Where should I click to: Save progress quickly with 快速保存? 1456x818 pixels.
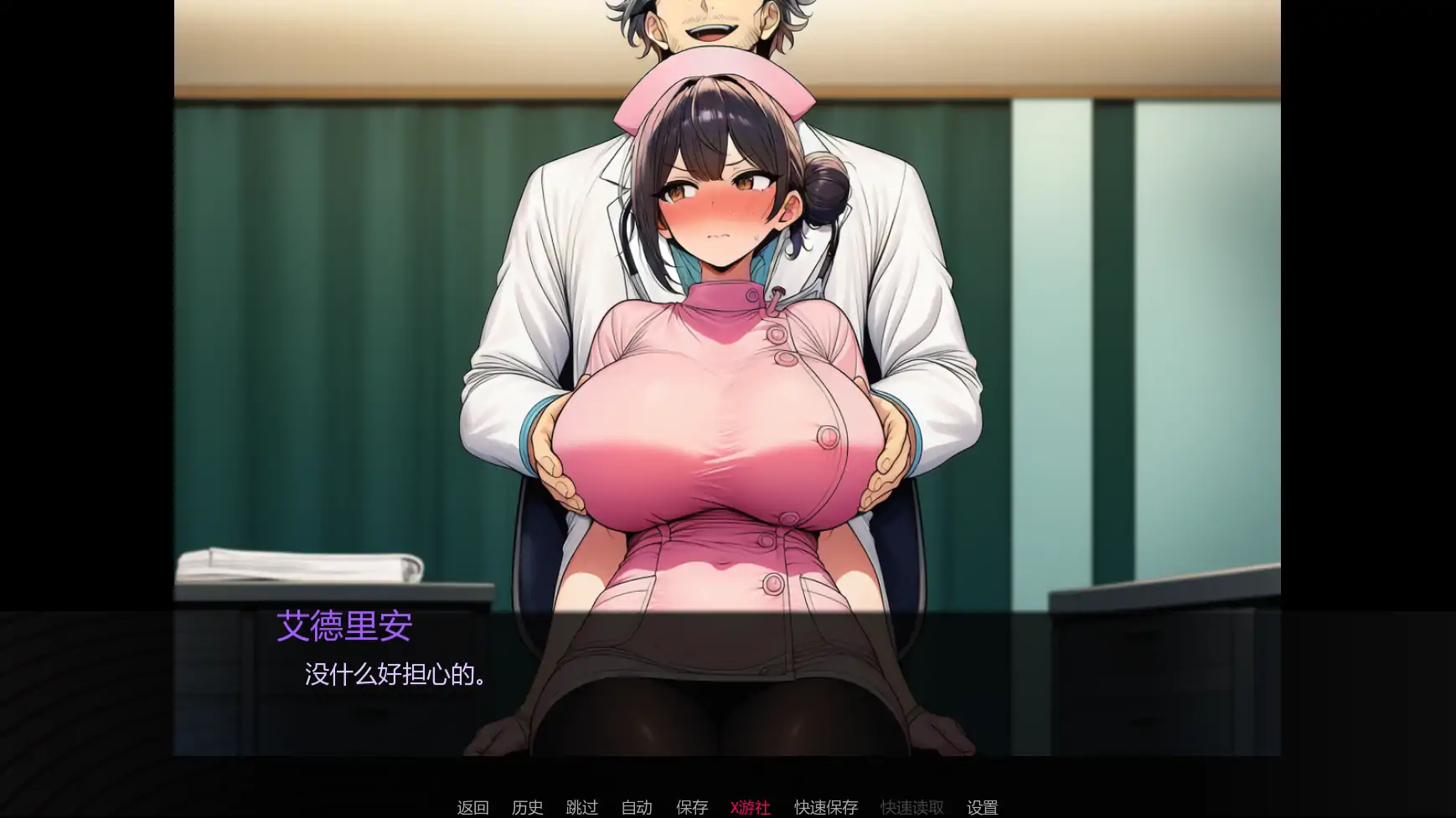[x=824, y=807]
